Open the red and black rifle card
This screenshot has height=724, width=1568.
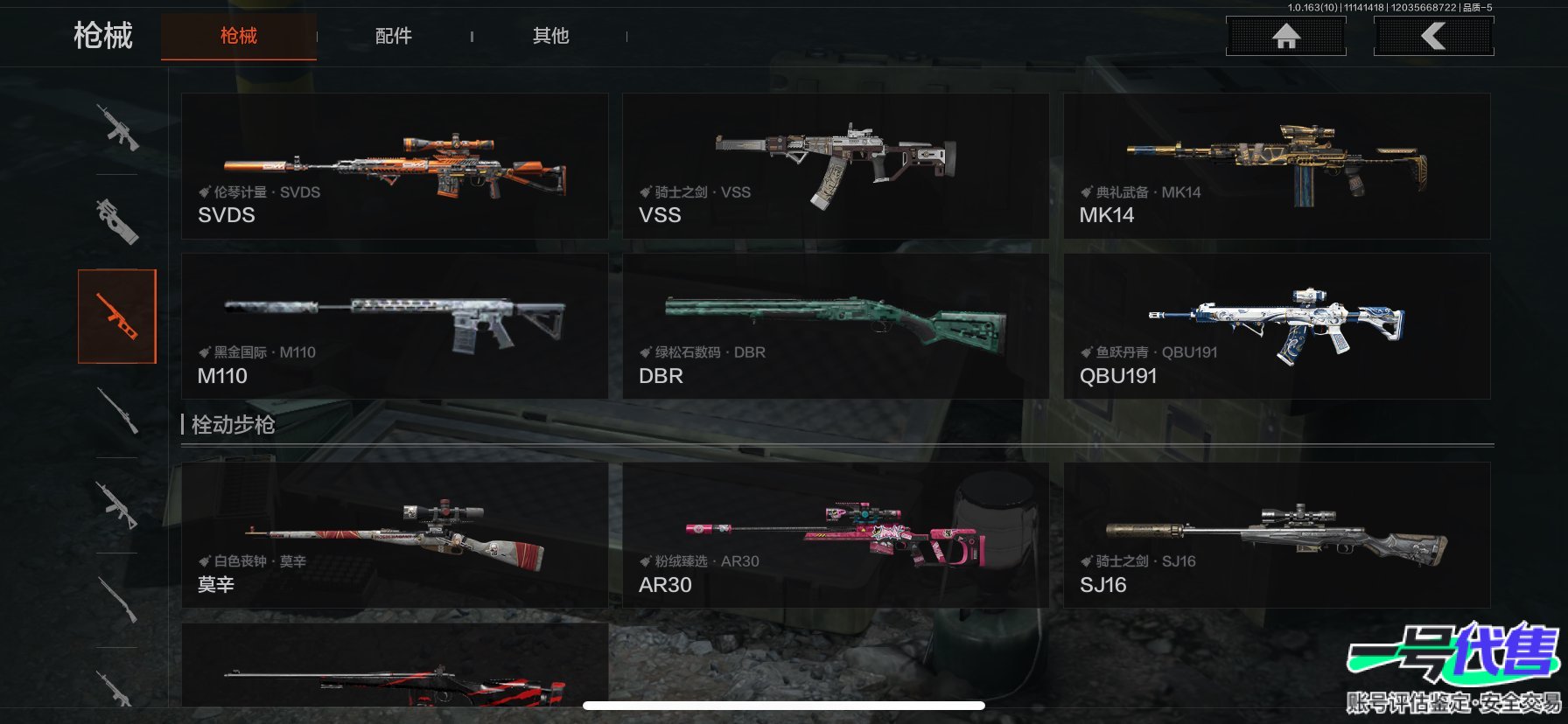point(394,669)
